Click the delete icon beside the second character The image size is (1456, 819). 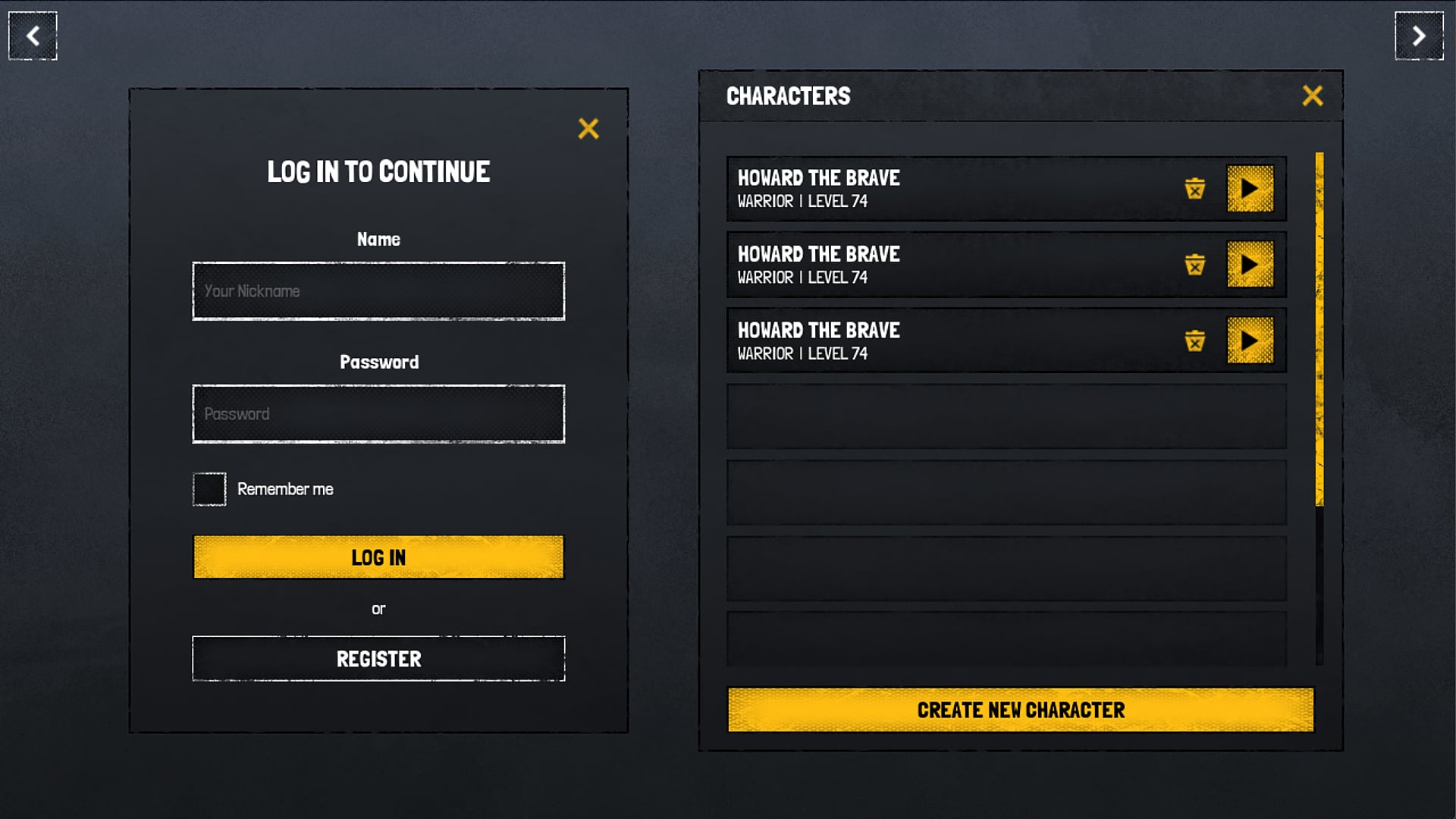point(1196,265)
